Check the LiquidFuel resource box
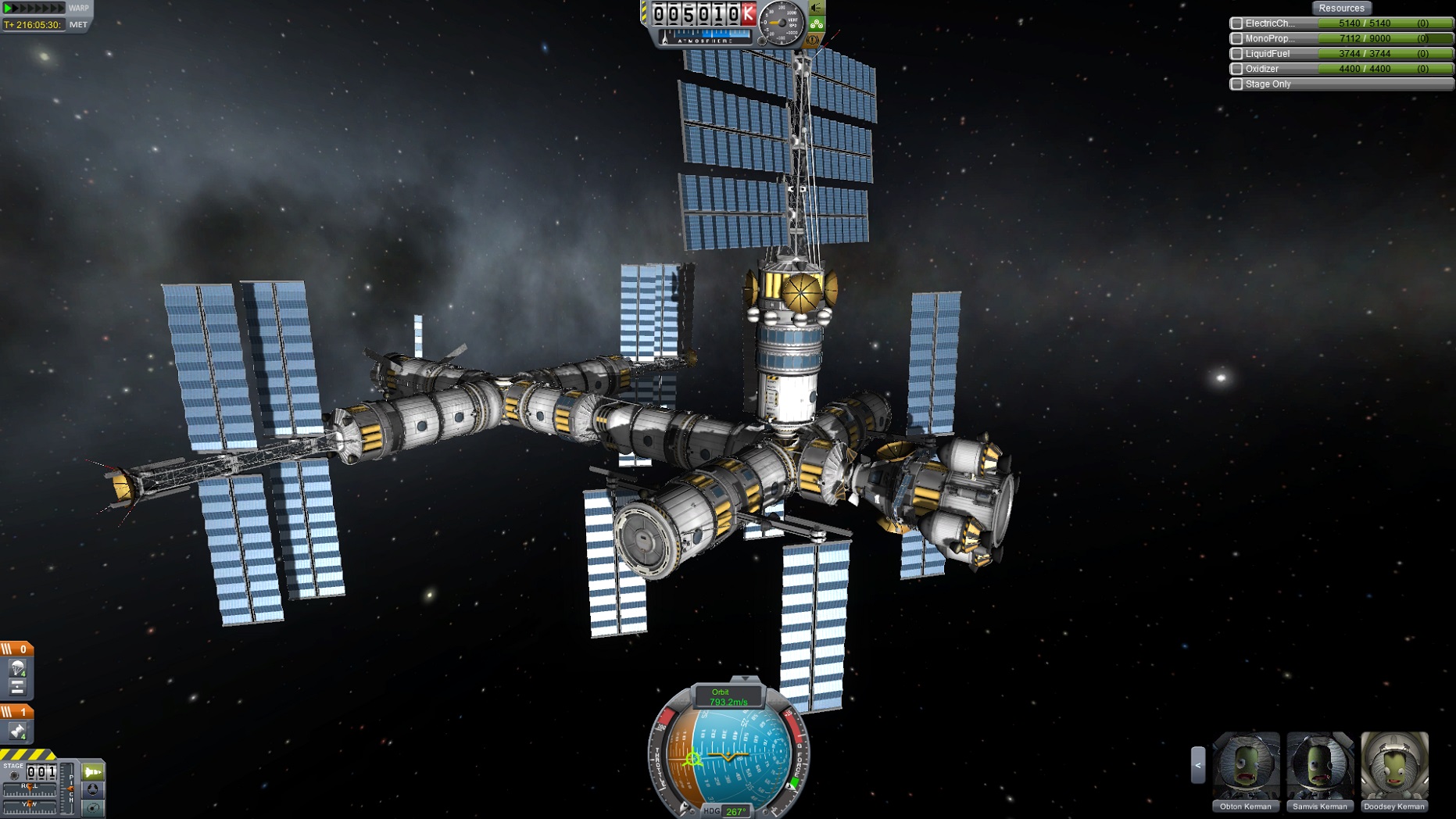Screen dimensions: 1456x819 pos(1236,54)
